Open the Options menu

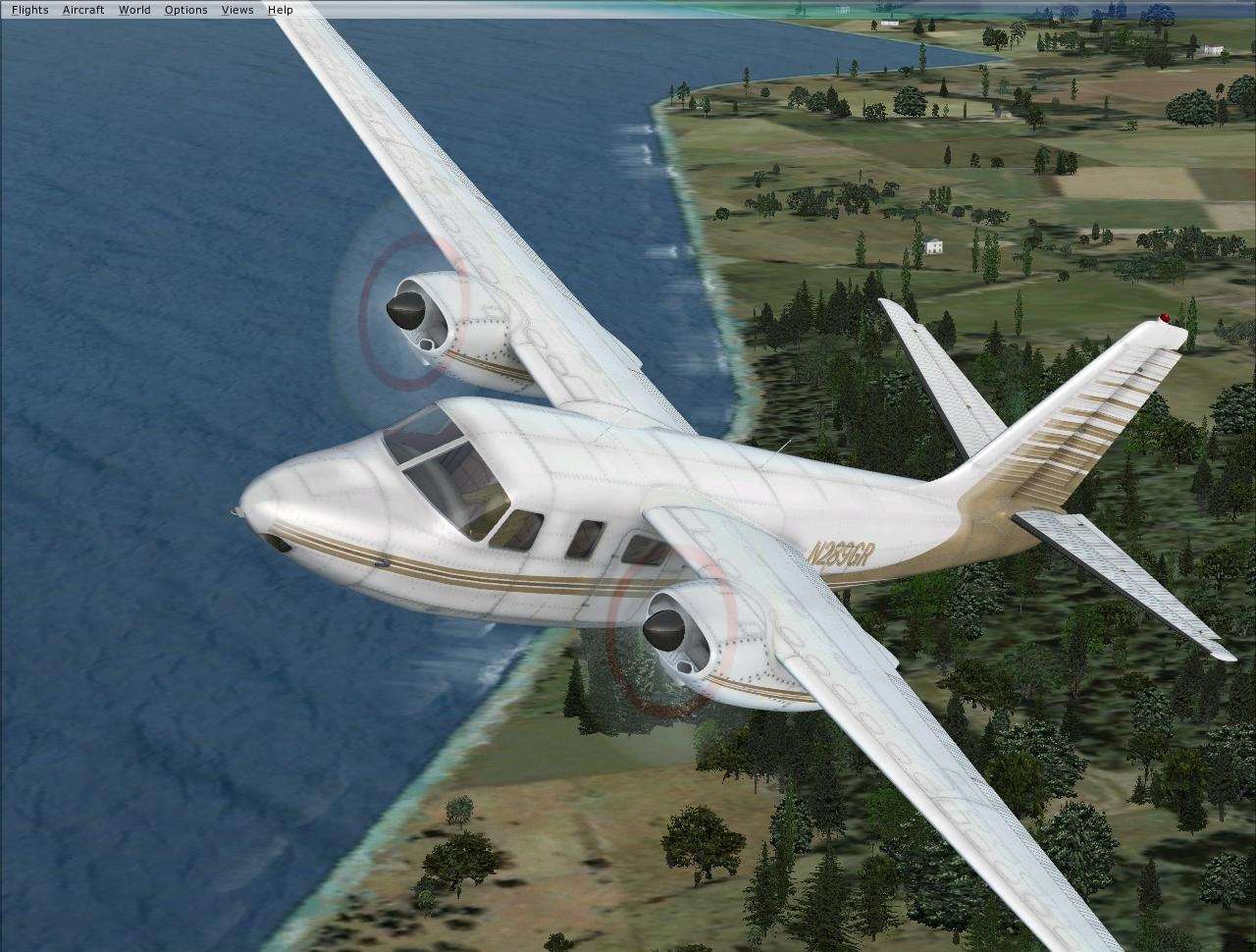[x=185, y=9]
